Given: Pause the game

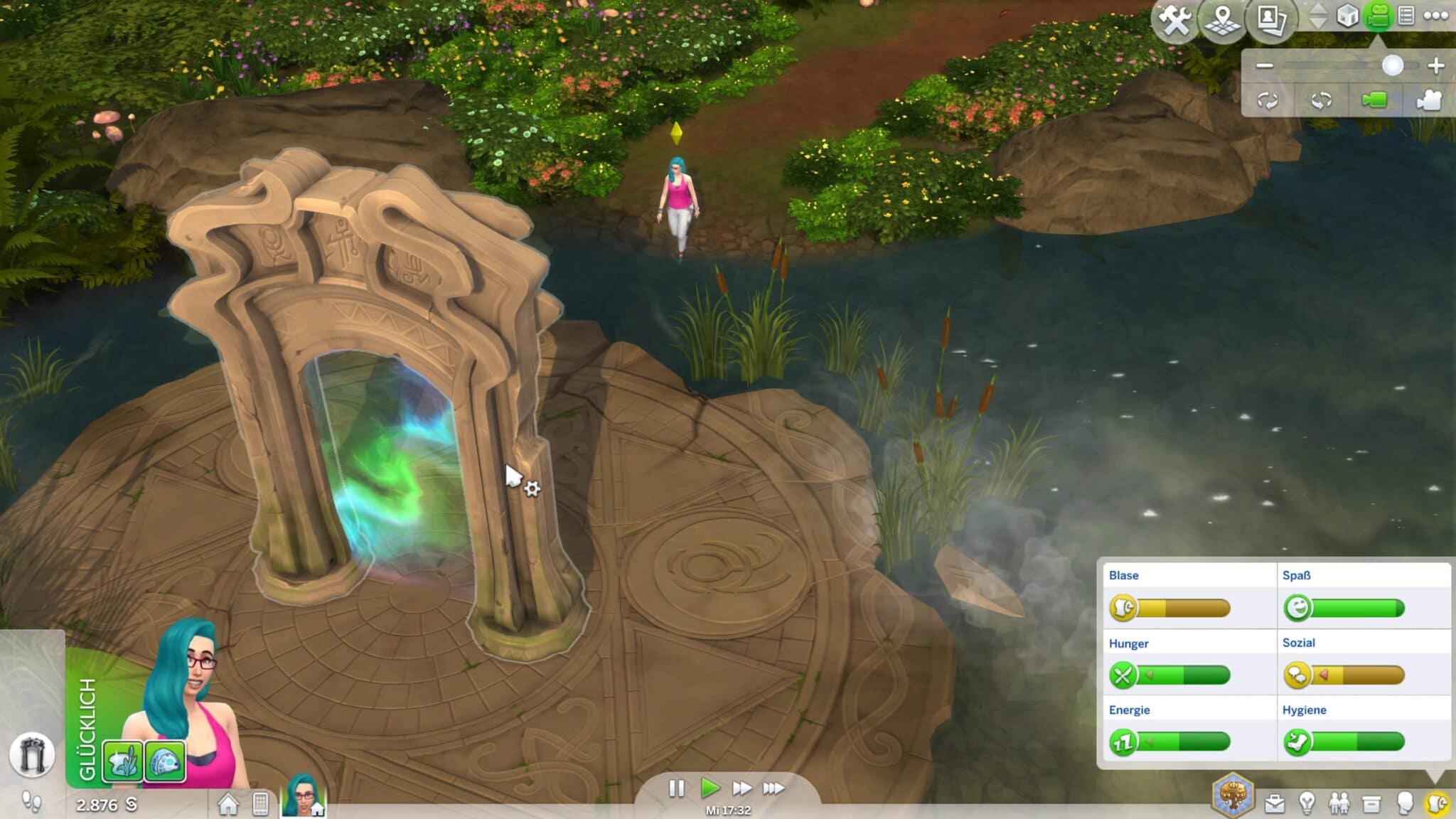Looking at the screenshot, I should point(676,788).
